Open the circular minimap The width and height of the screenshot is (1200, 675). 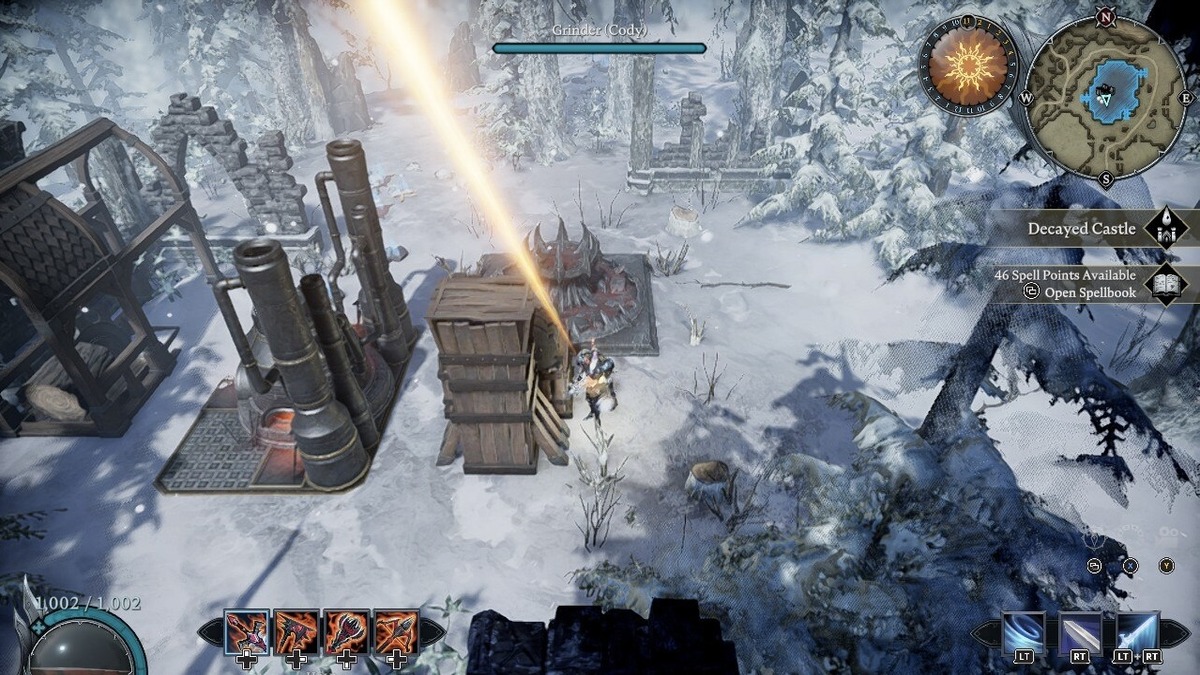click(x=1104, y=96)
